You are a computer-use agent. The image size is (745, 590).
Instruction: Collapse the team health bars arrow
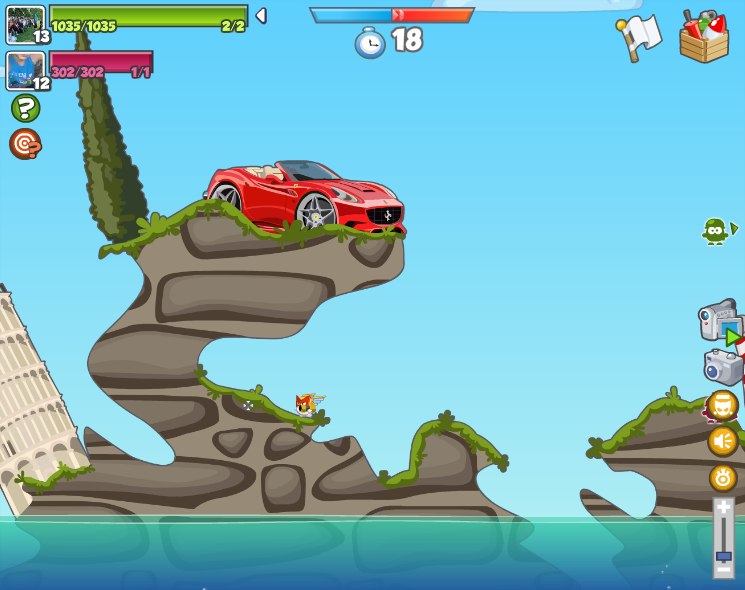pos(261,16)
